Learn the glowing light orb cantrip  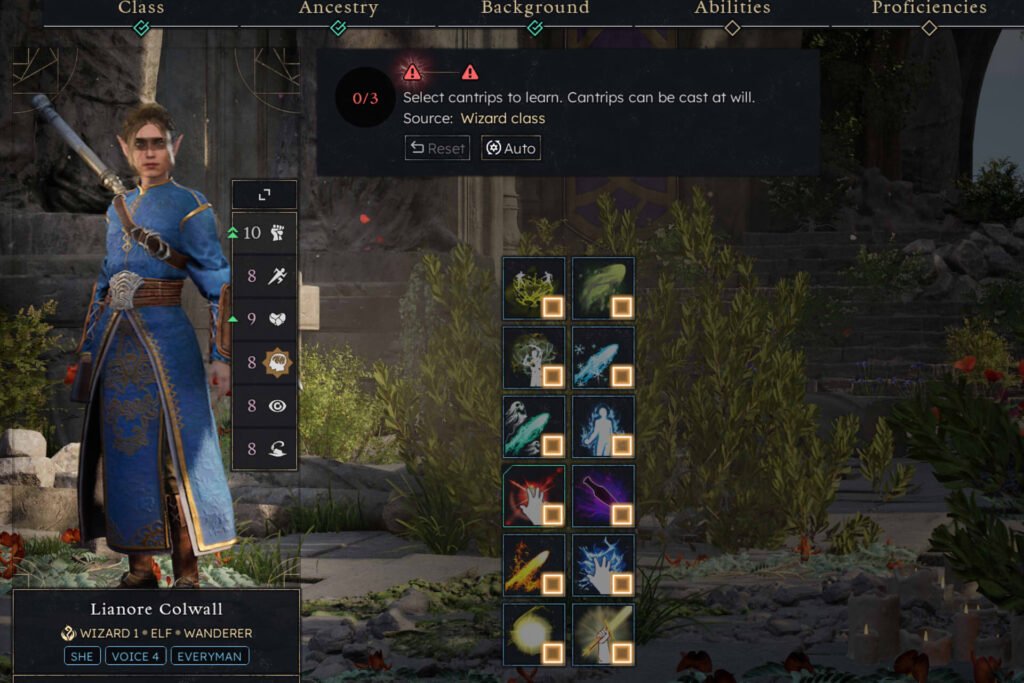click(x=534, y=634)
